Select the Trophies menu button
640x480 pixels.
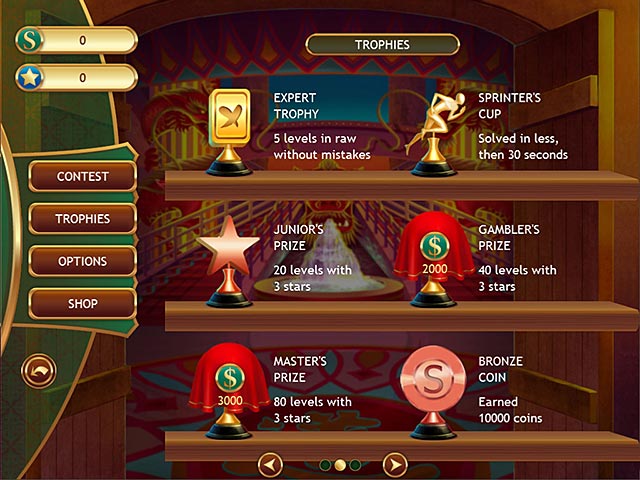(x=82, y=219)
